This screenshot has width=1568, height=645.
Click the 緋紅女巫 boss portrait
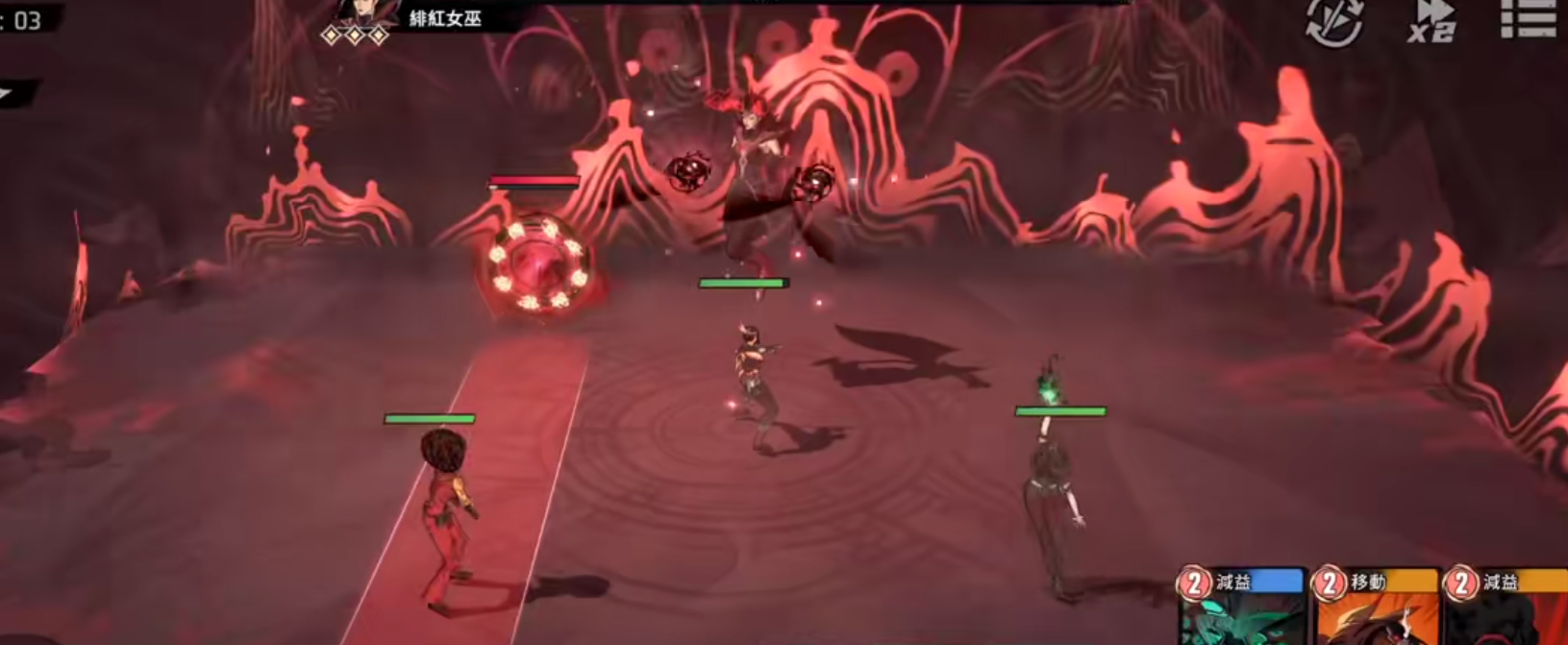tap(366, 13)
